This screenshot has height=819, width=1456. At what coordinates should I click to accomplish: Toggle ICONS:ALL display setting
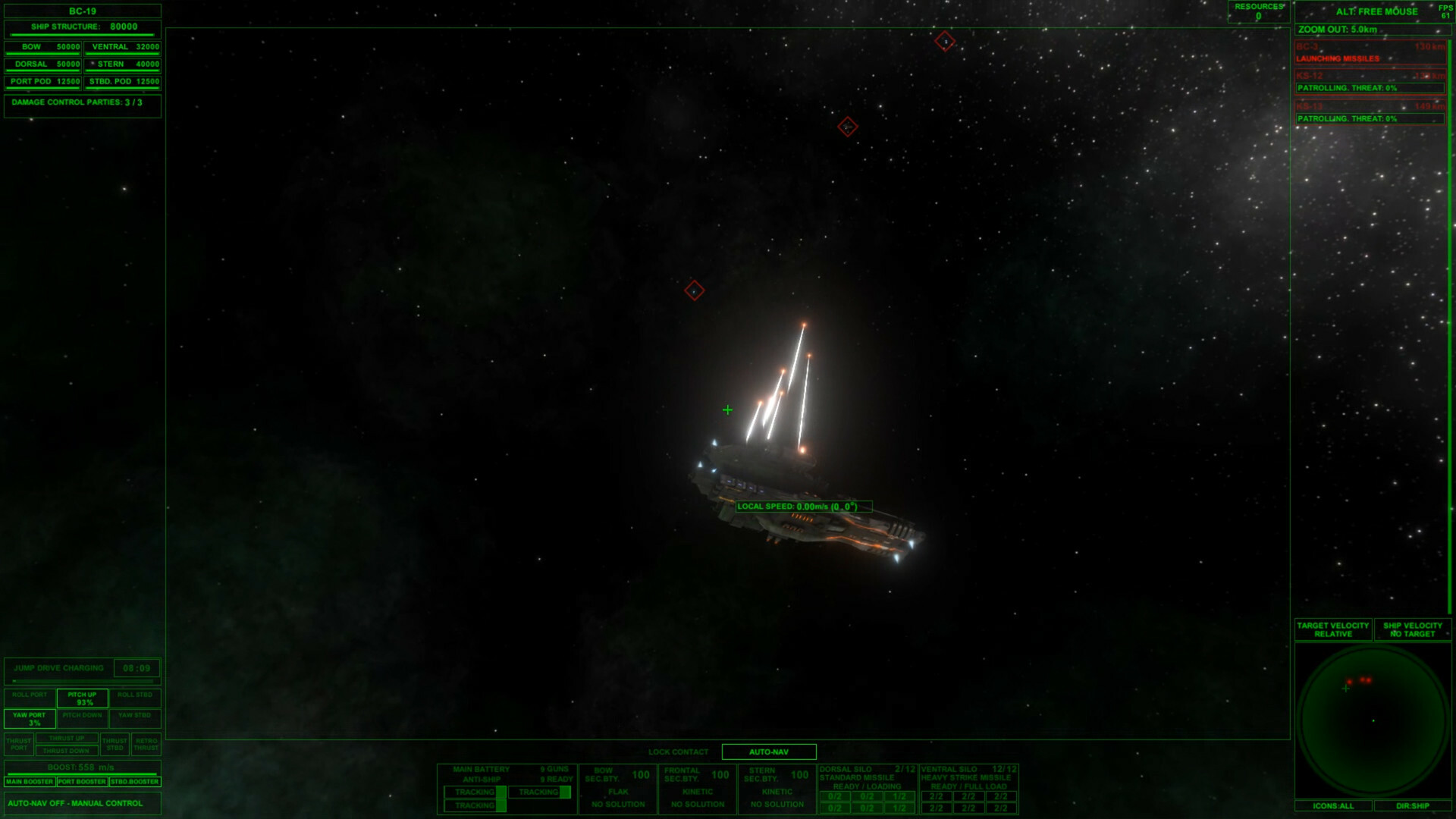point(1333,807)
